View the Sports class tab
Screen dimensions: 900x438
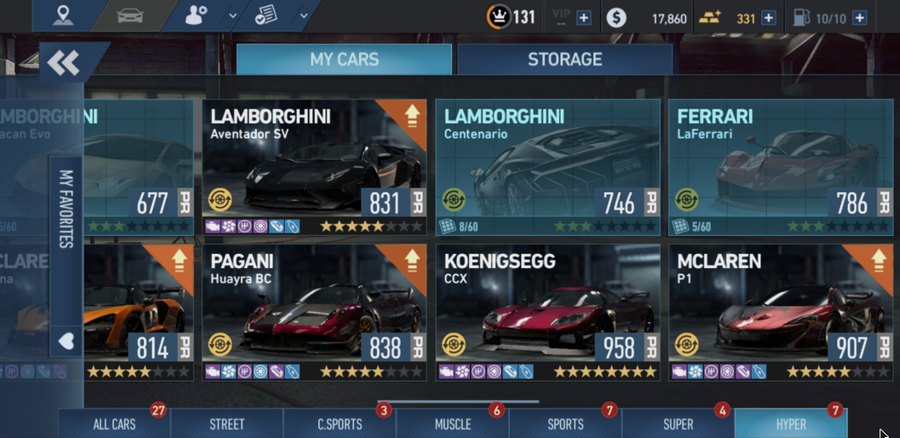coord(565,424)
